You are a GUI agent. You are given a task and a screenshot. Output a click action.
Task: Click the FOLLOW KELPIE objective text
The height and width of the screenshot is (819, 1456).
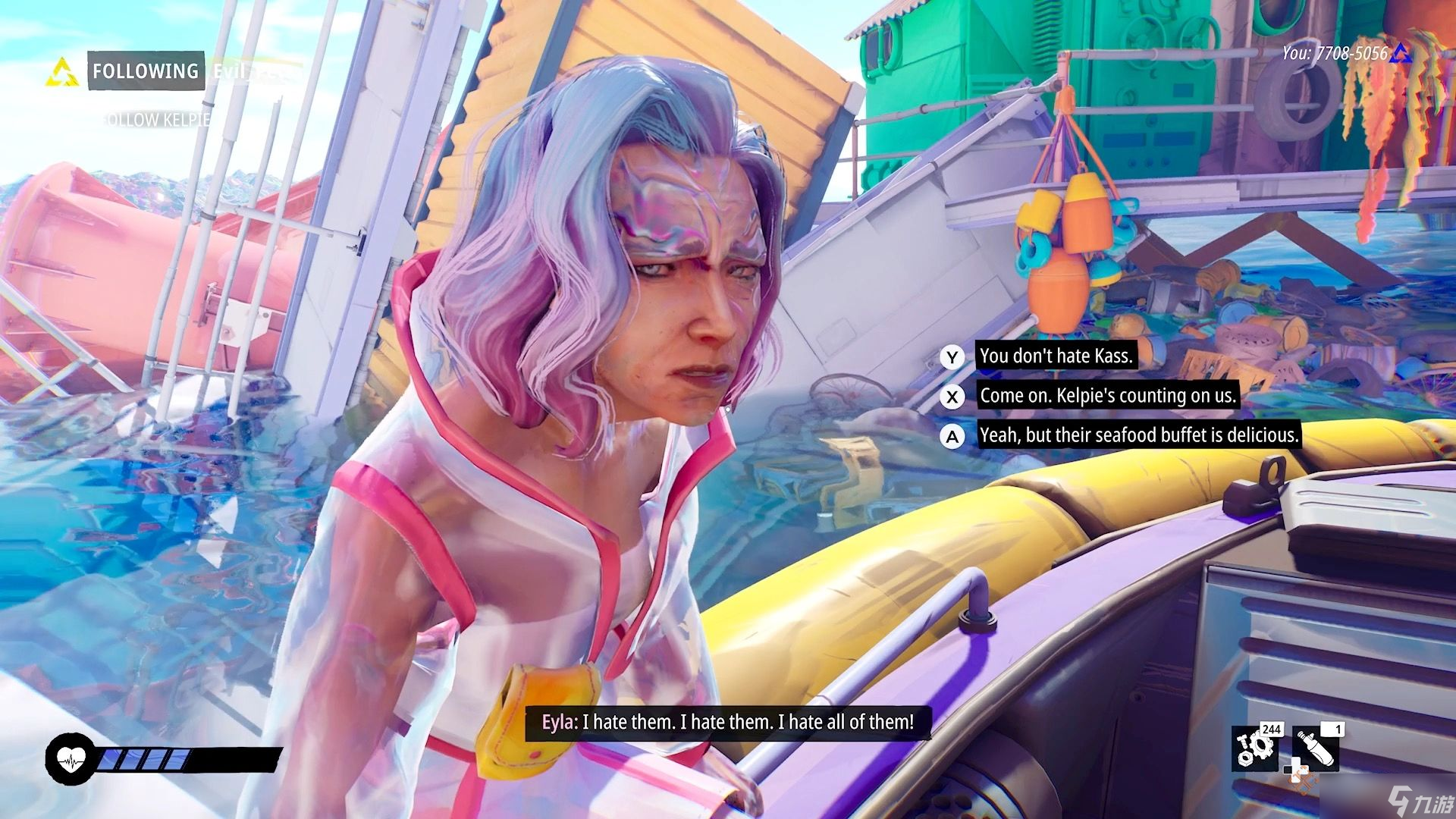(155, 120)
